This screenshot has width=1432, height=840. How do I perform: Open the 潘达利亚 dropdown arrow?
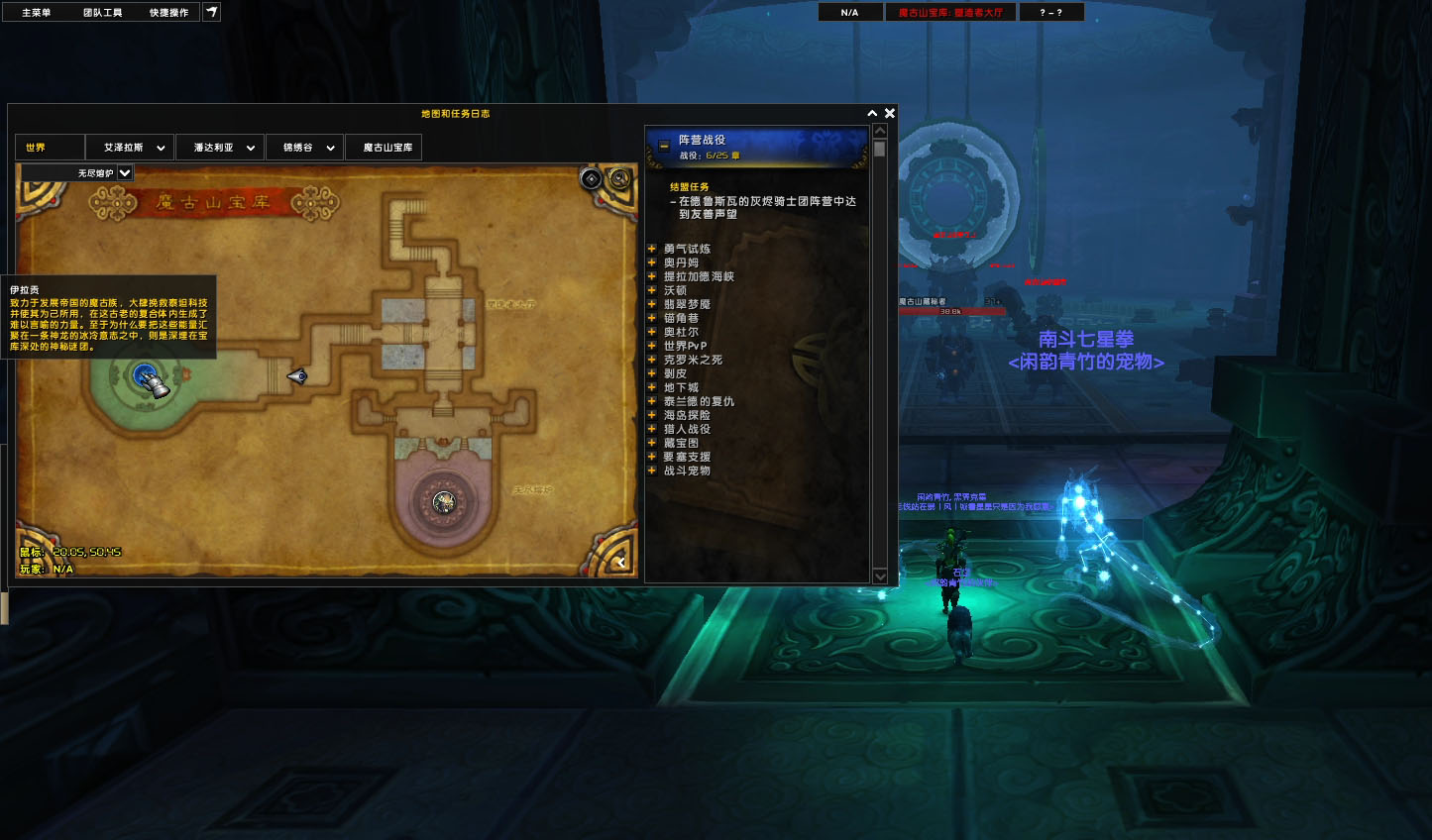pyautogui.click(x=251, y=147)
